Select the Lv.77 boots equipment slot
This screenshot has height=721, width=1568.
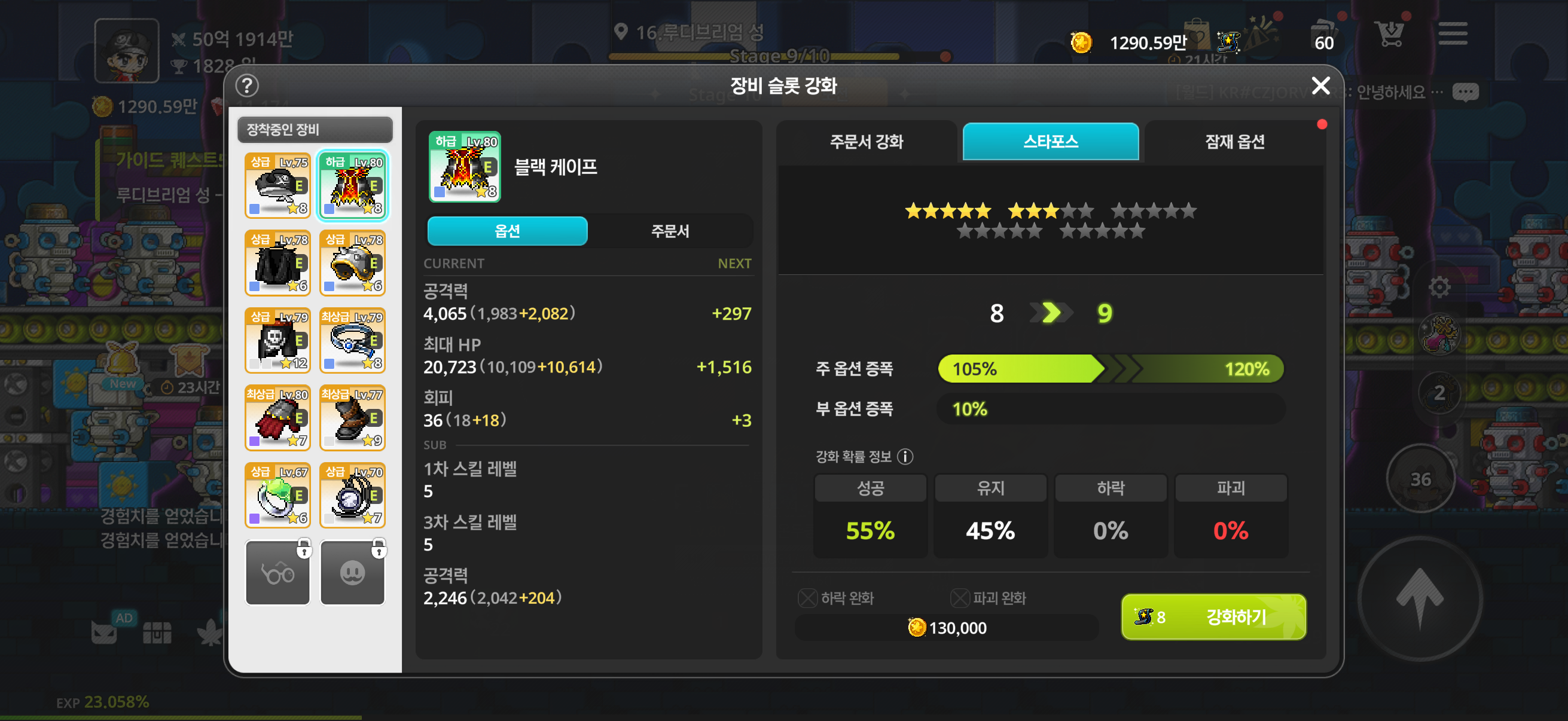point(352,417)
